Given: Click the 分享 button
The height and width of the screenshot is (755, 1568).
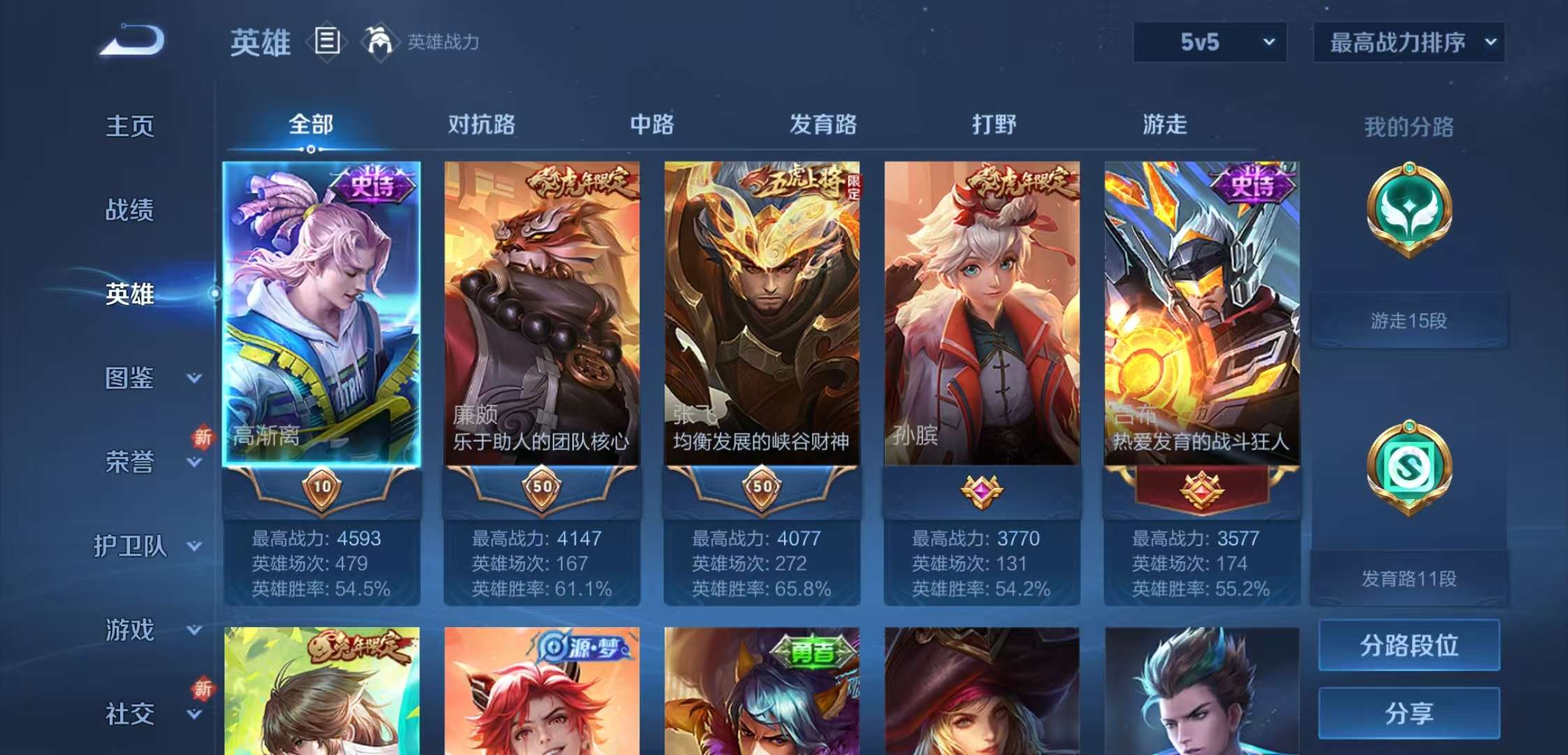Looking at the screenshot, I should click(x=1409, y=713).
